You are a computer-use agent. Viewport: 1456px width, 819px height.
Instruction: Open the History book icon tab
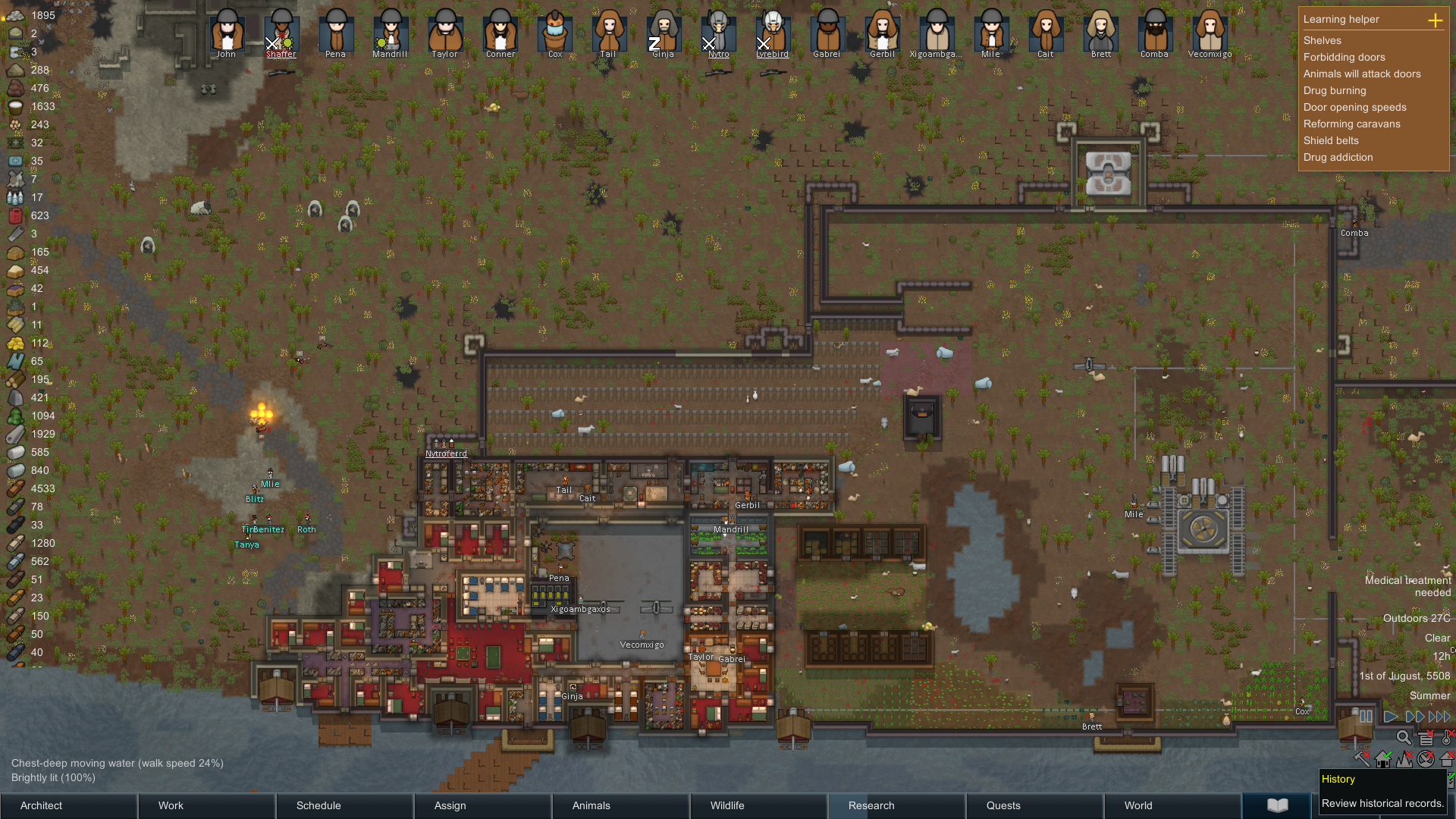tap(1277, 805)
